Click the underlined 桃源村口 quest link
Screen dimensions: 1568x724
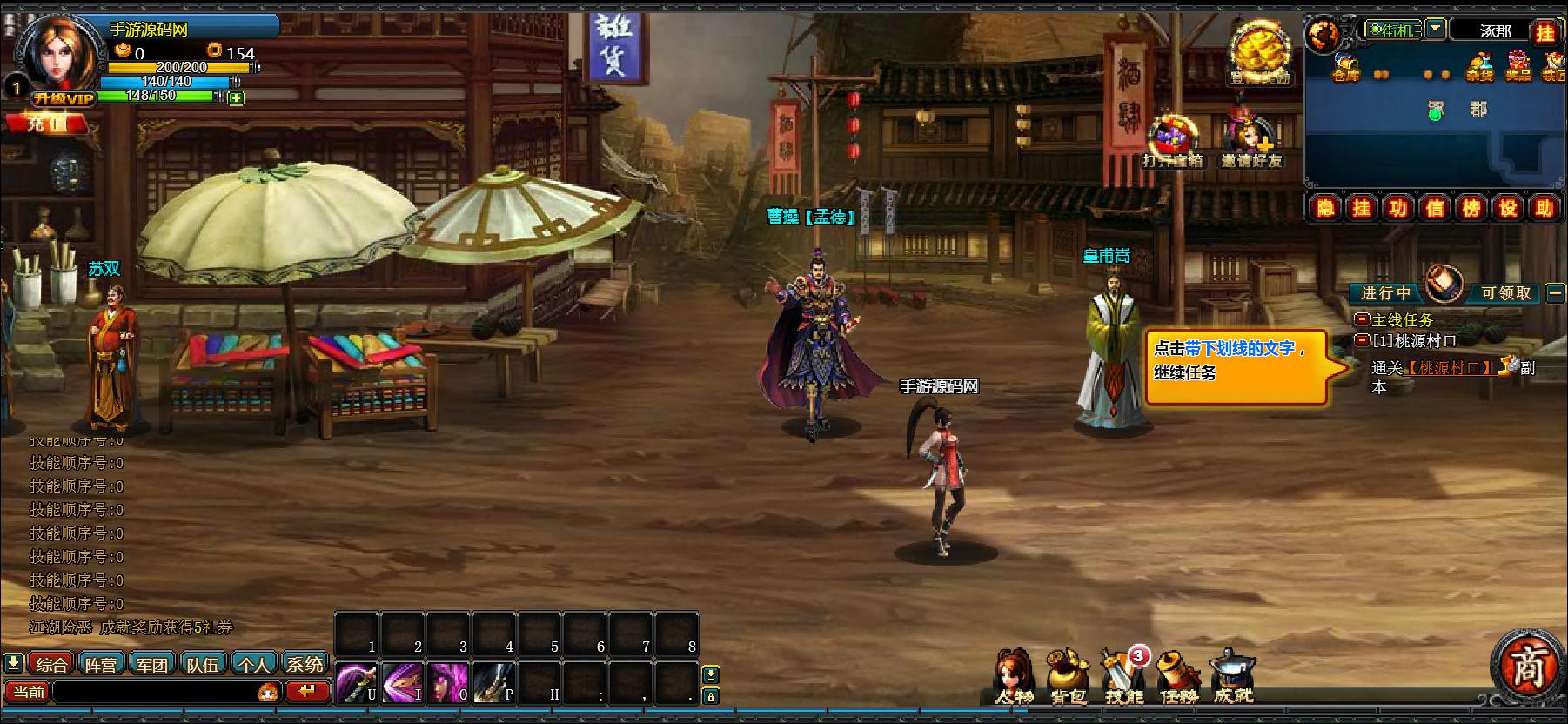point(1449,368)
